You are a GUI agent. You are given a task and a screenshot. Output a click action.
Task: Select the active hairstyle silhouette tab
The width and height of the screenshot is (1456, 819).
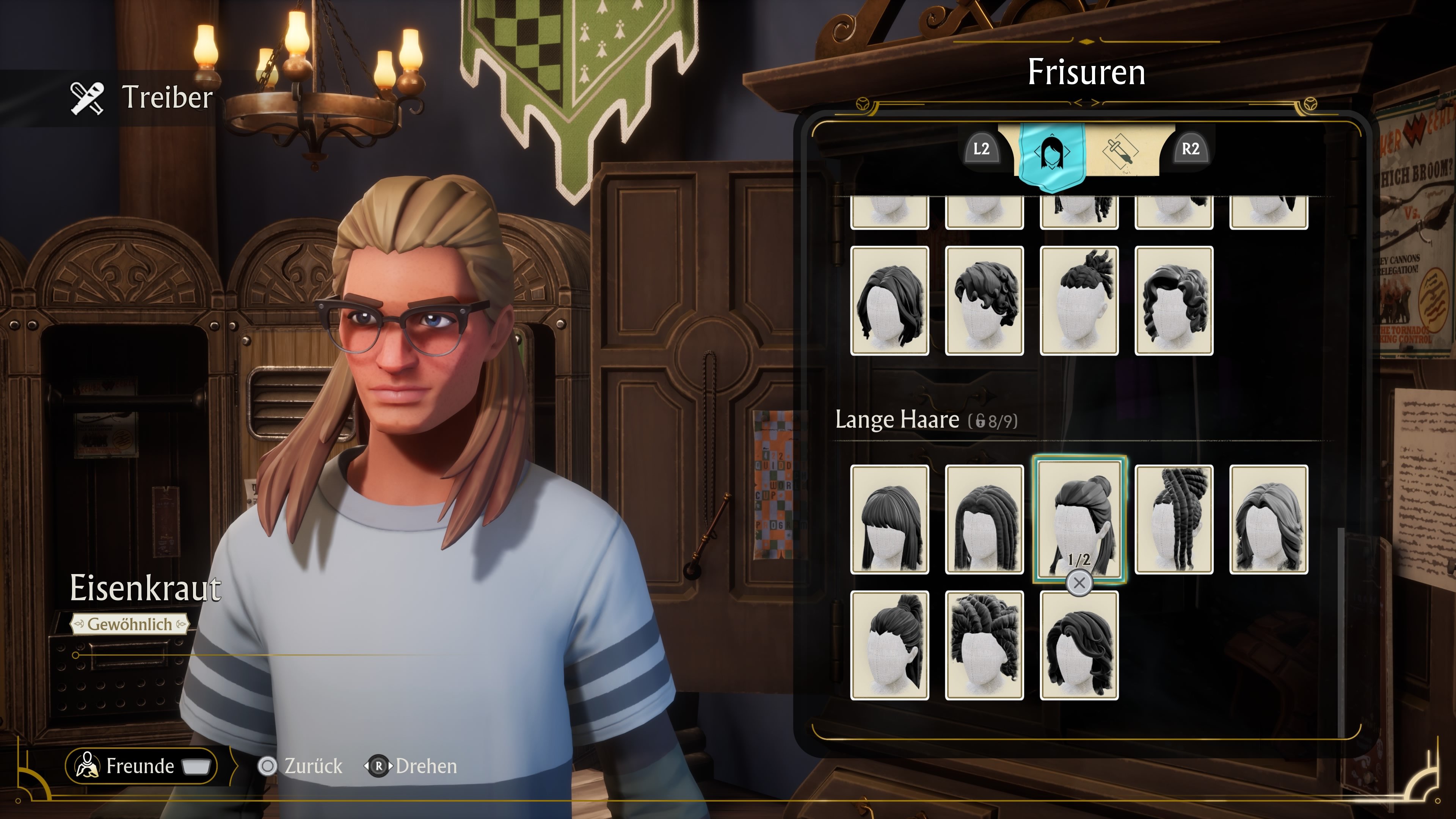(x=1053, y=152)
